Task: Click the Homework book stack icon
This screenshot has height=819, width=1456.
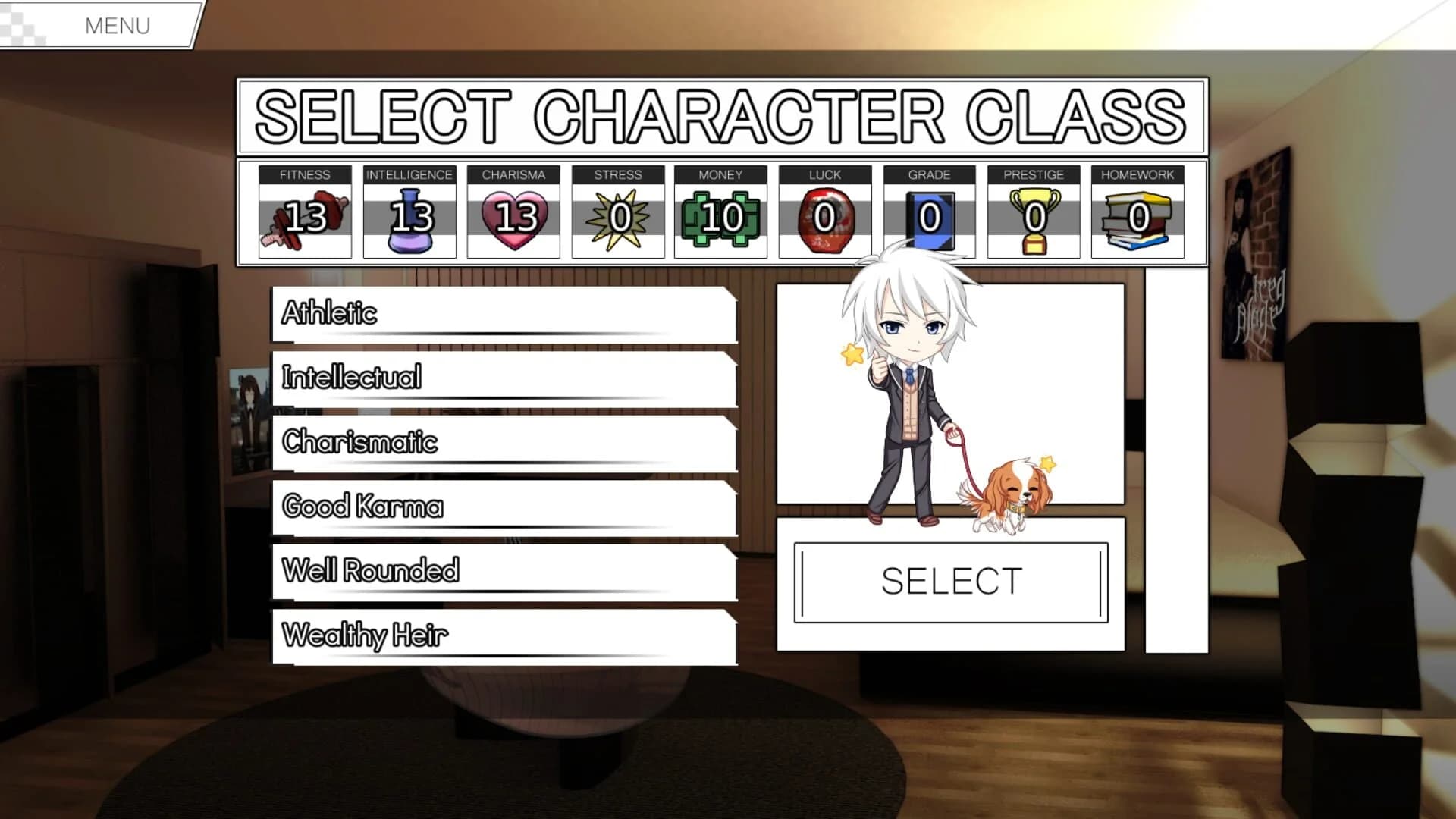Action: (1137, 220)
